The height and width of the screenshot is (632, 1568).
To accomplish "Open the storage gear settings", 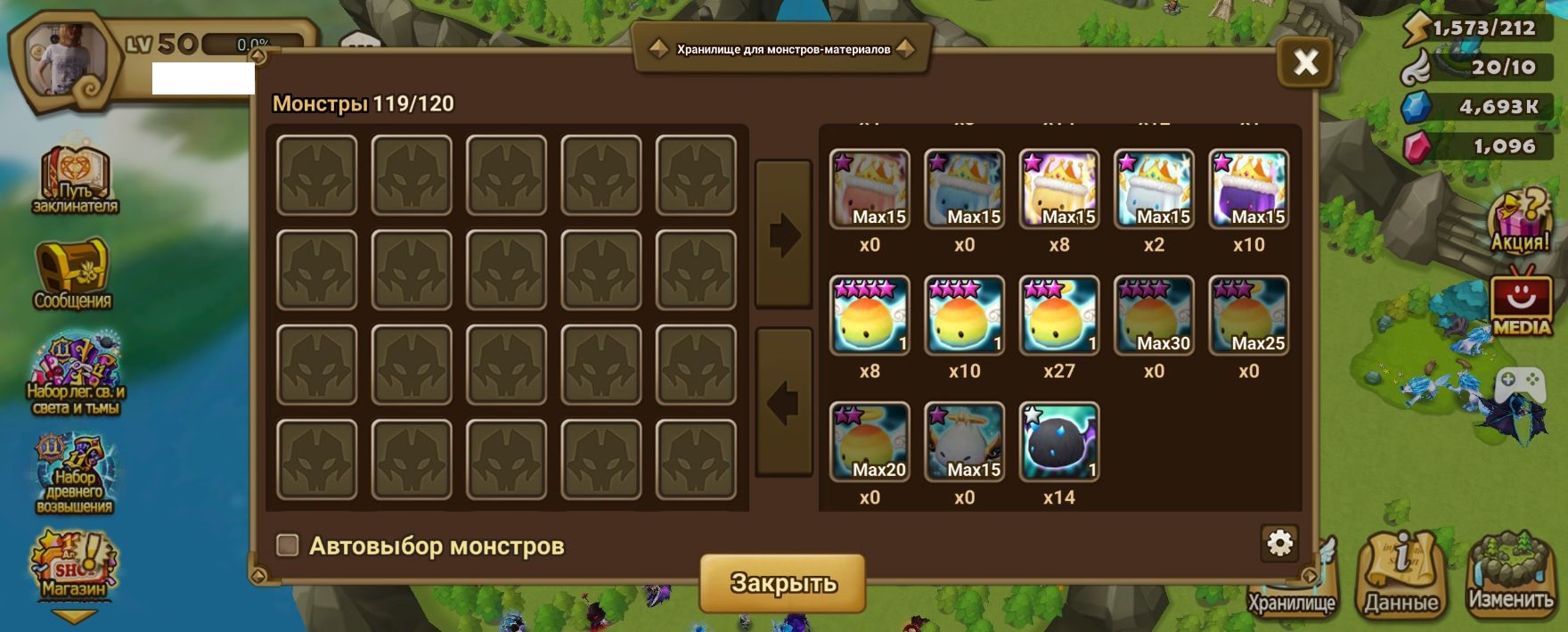I will tap(1279, 543).
